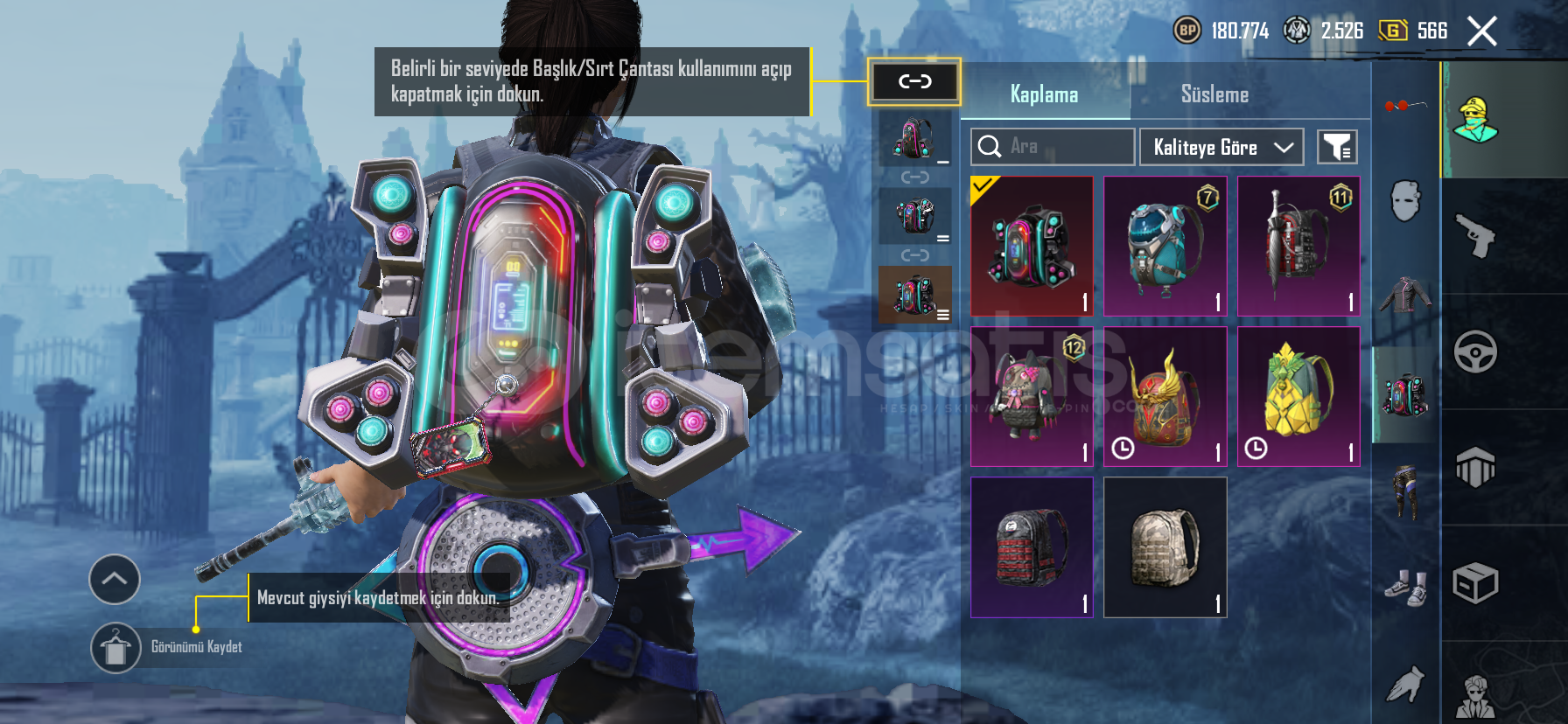Screen dimensions: 1568x724
Task: Select the beige camo default backpack
Action: tap(1165, 547)
